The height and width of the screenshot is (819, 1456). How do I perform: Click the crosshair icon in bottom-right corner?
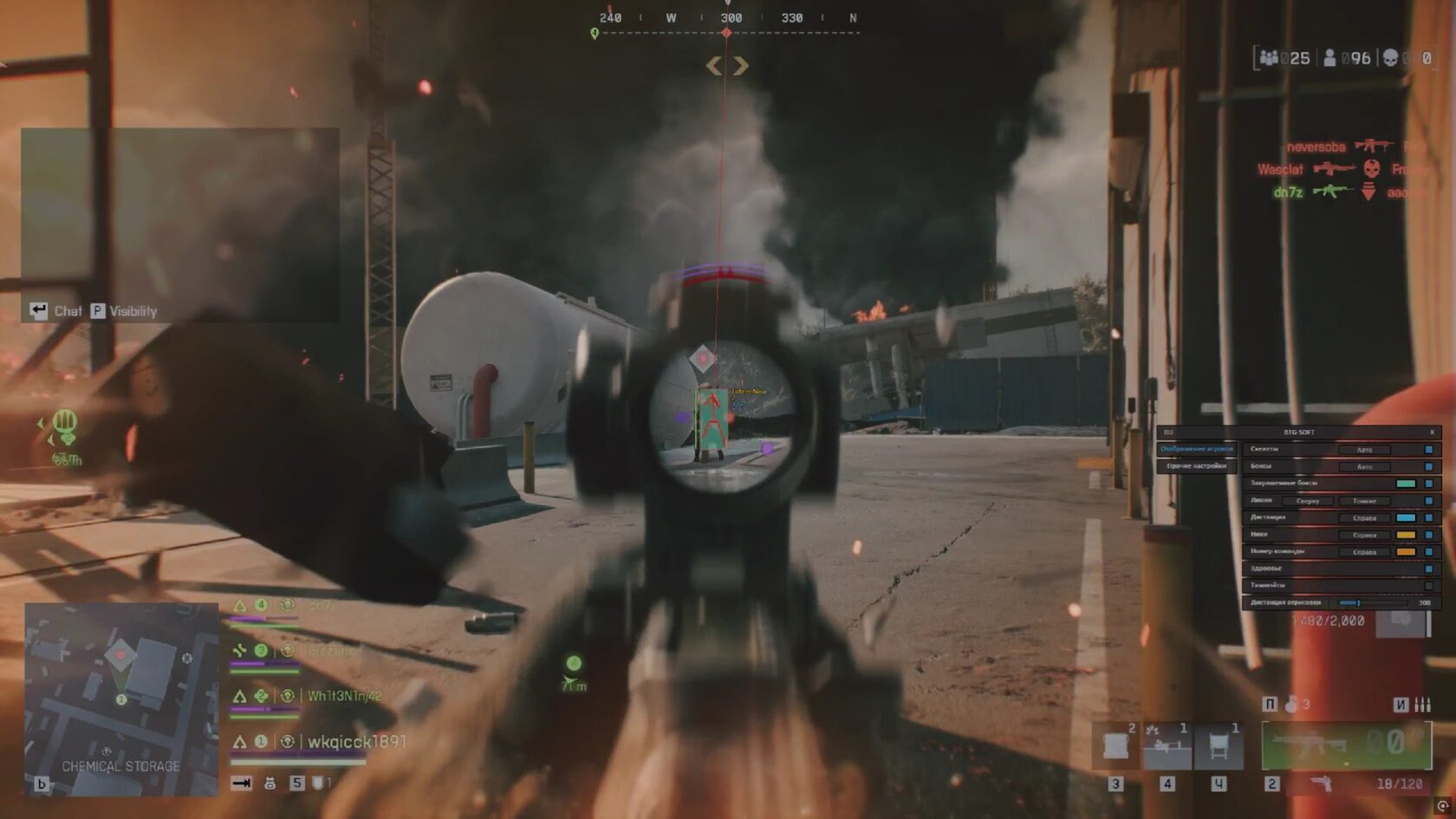[1443, 806]
